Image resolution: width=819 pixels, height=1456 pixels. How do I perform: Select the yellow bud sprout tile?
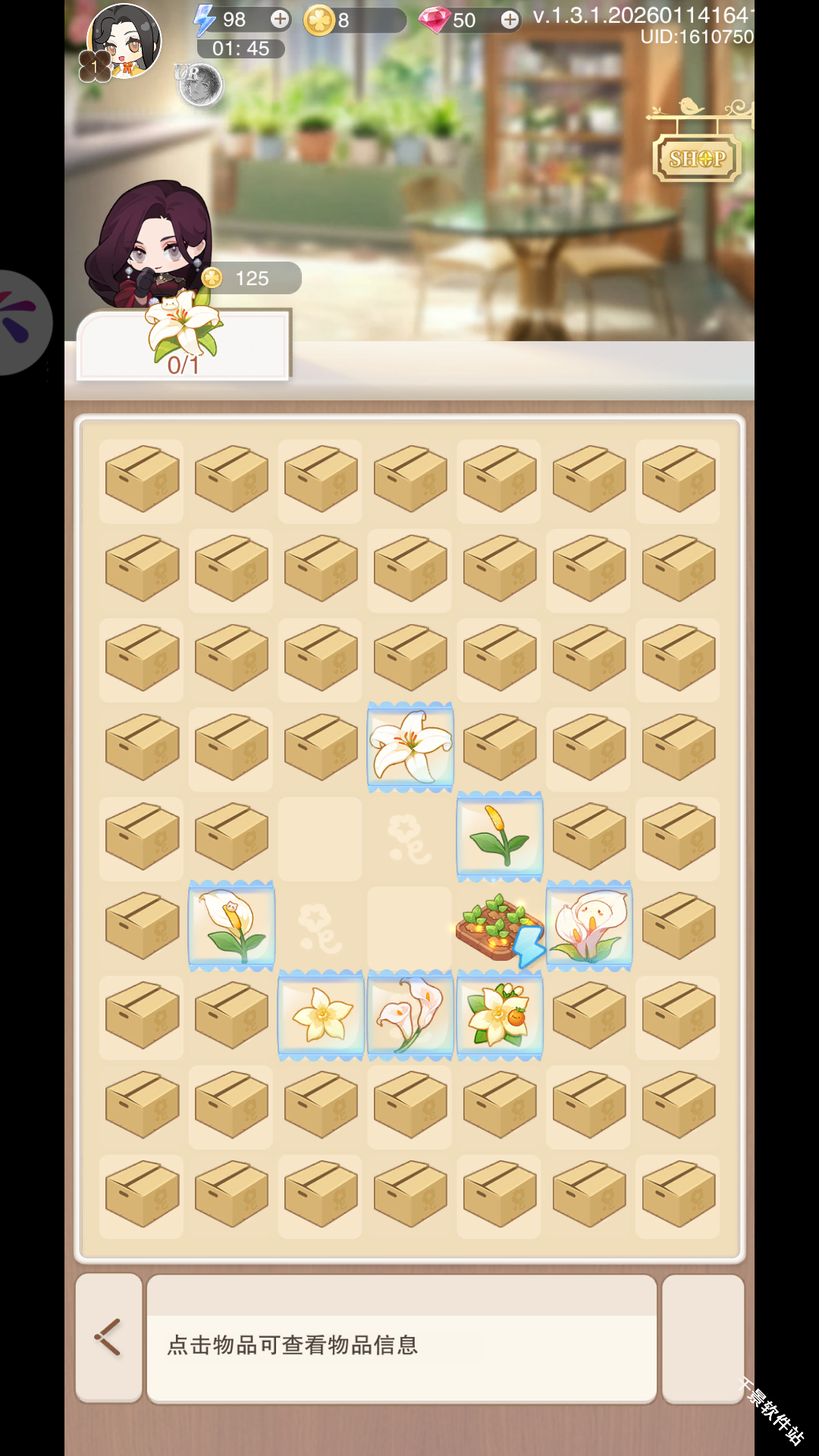point(500,836)
